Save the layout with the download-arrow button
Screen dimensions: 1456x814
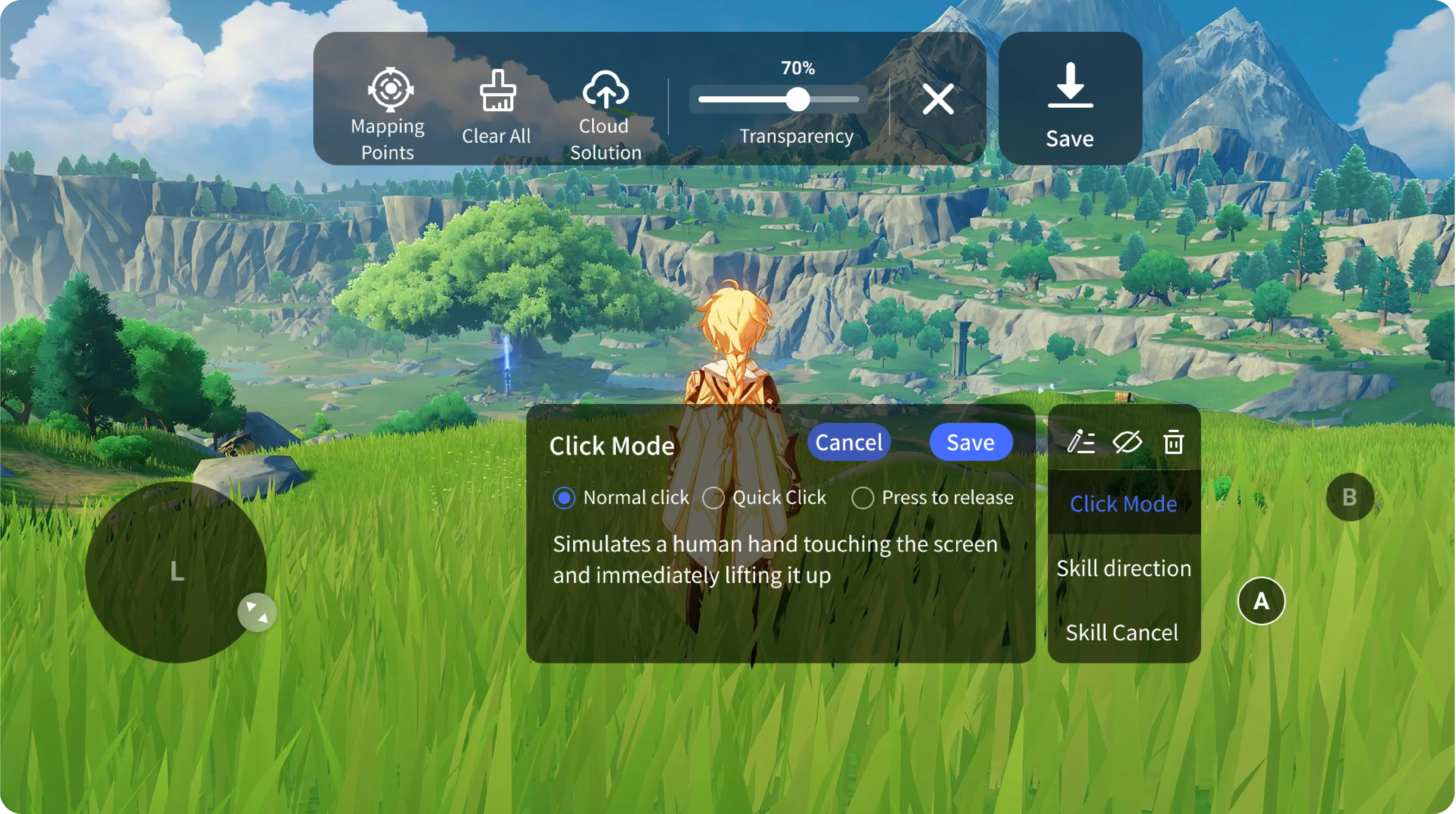1070,99
